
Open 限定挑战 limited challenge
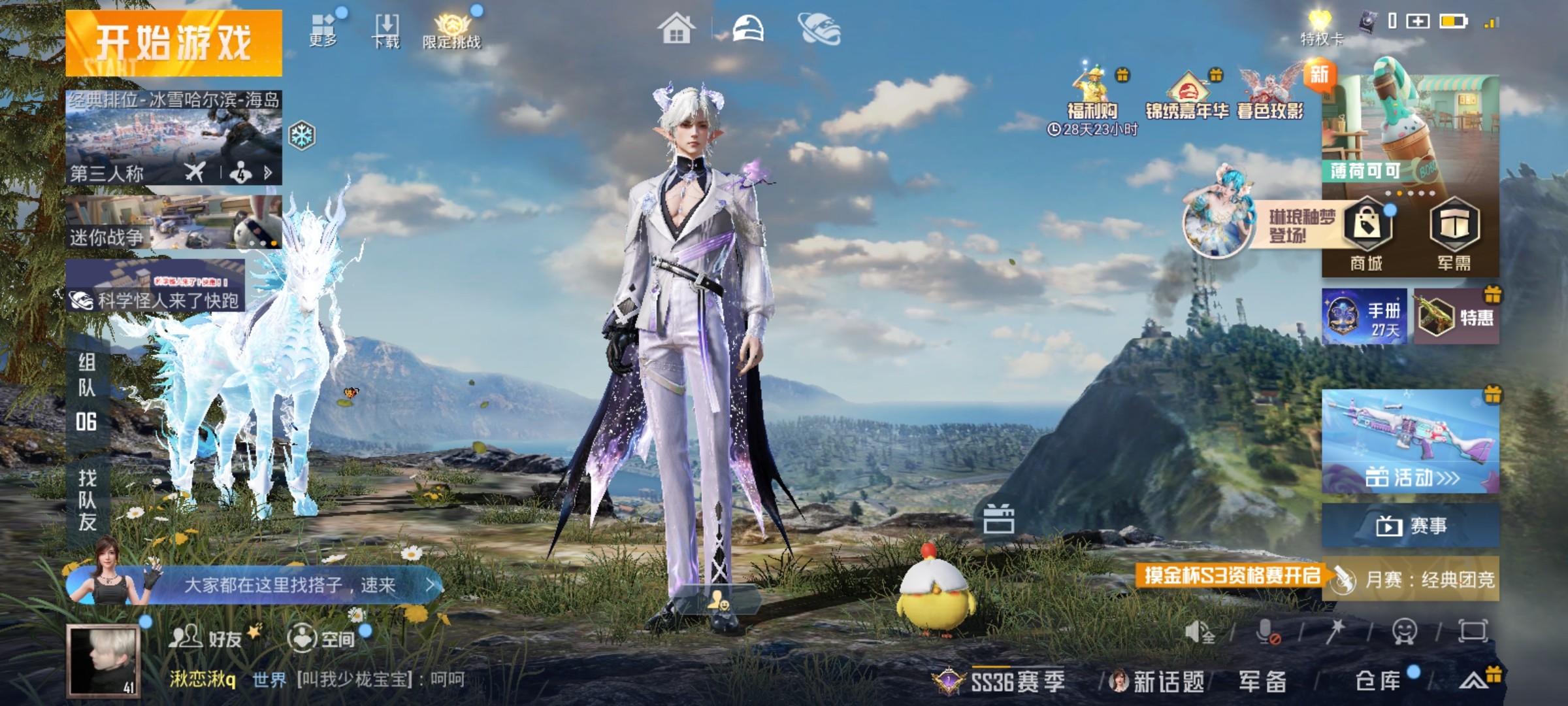451,31
